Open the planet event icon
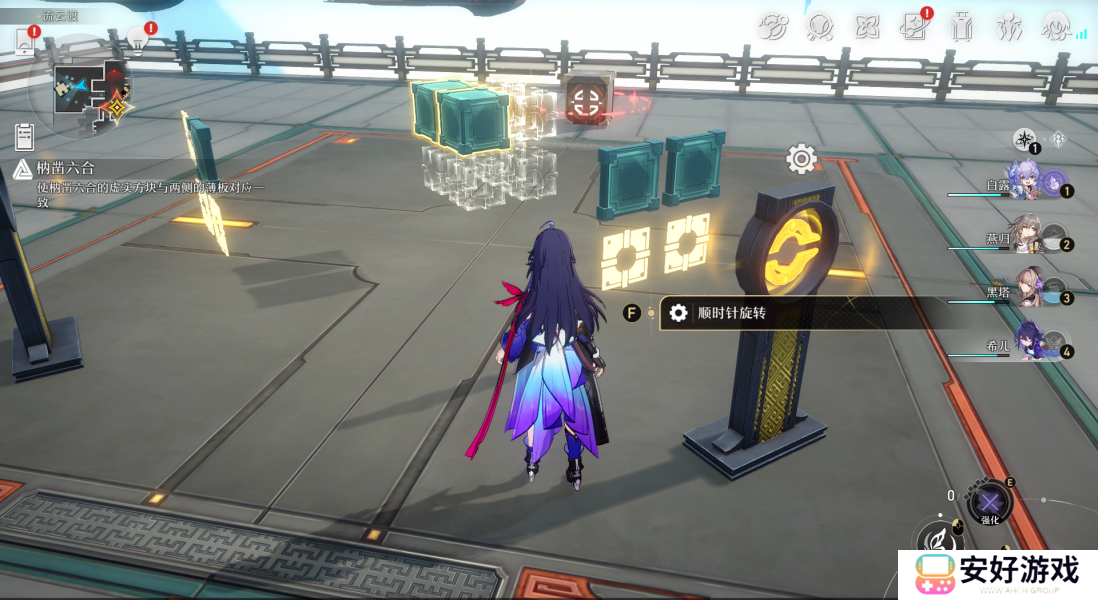 (x=773, y=27)
